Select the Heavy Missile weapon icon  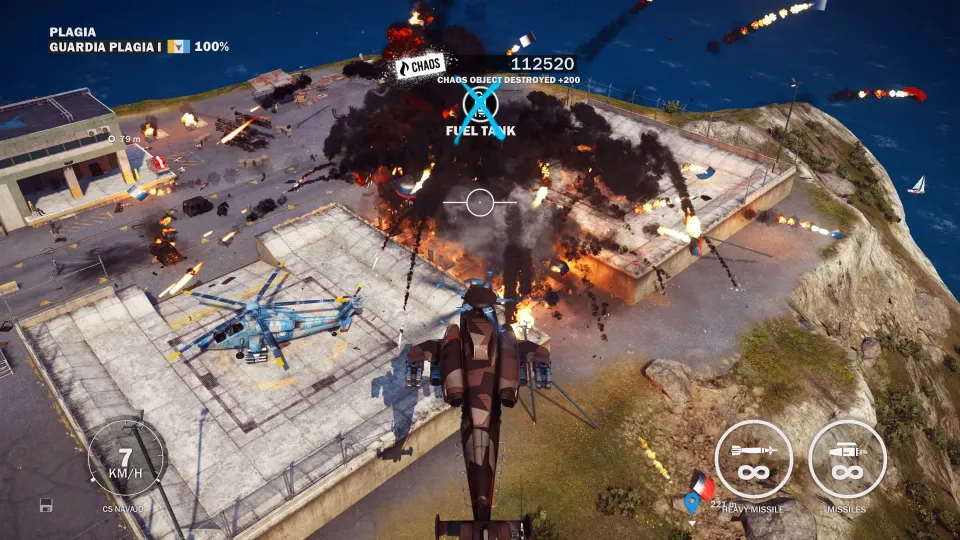click(x=754, y=459)
